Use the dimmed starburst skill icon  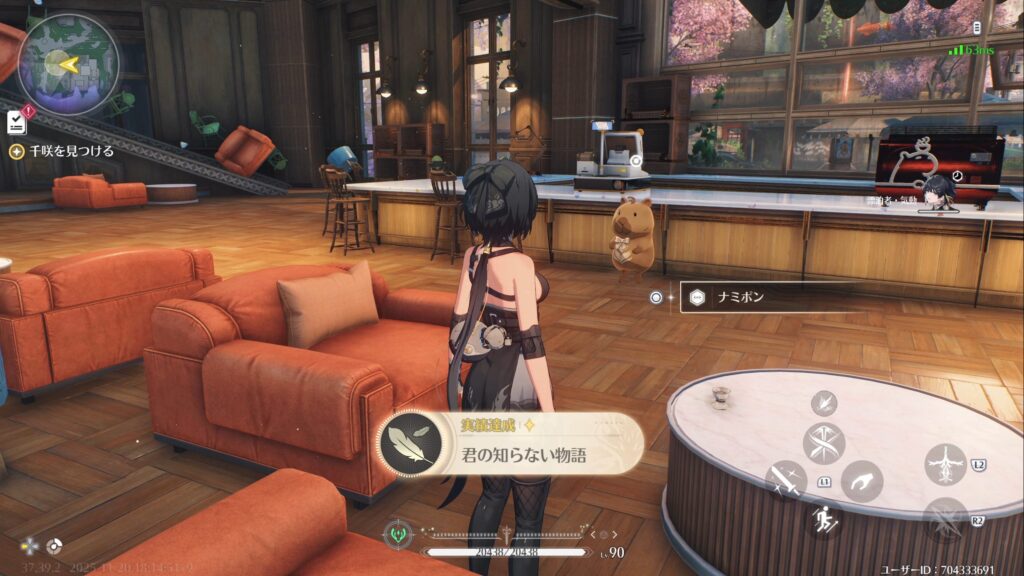tap(945, 520)
